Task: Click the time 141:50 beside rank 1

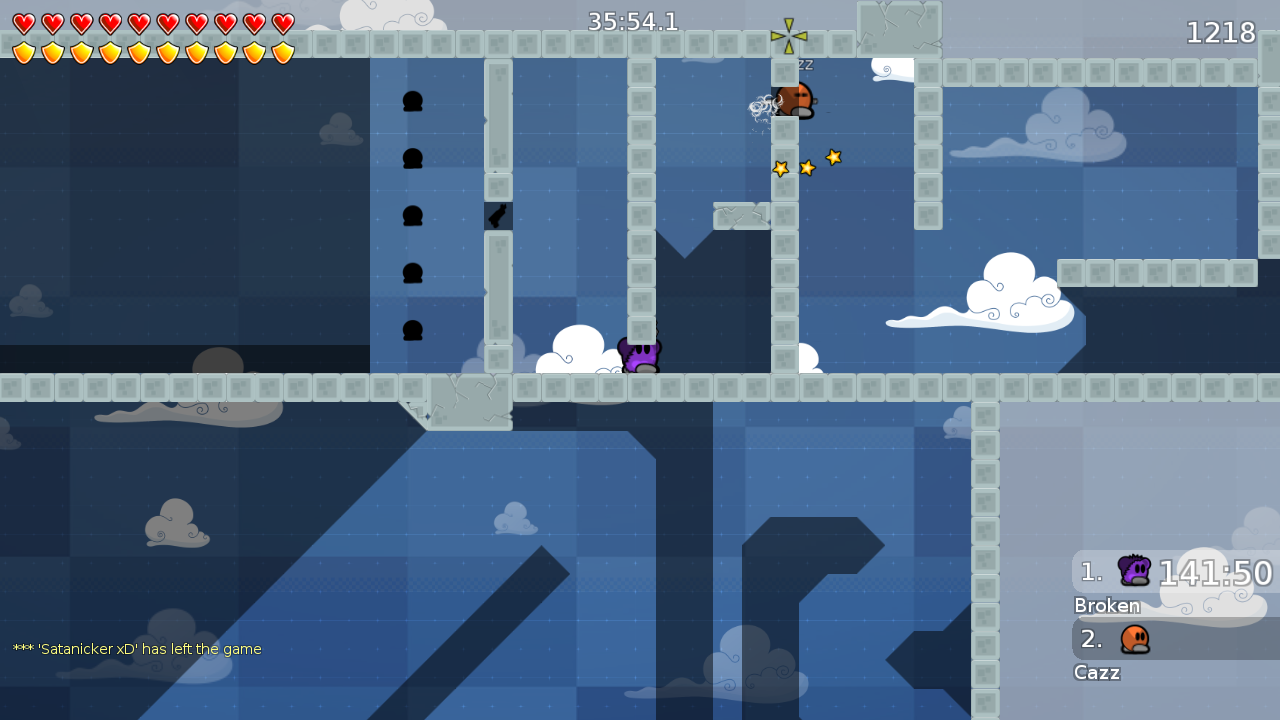Action: pos(1215,572)
